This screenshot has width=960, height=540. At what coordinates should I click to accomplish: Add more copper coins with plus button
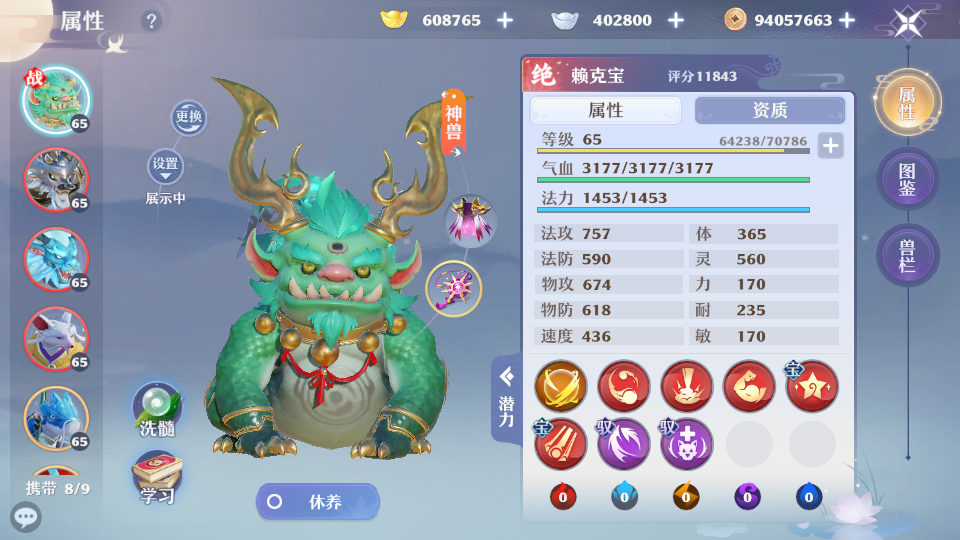coord(847,20)
